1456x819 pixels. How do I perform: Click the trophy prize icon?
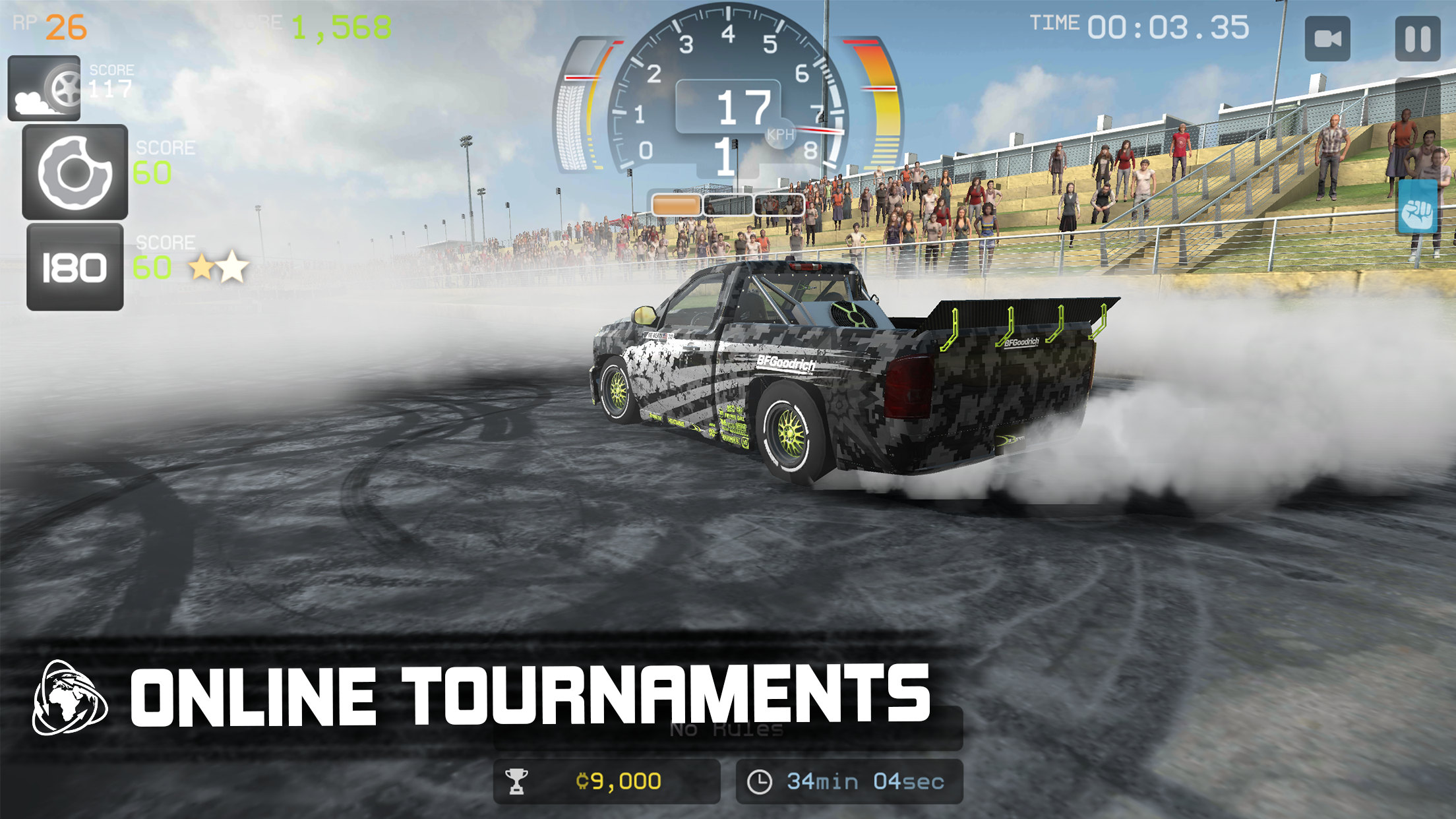click(518, 781)
